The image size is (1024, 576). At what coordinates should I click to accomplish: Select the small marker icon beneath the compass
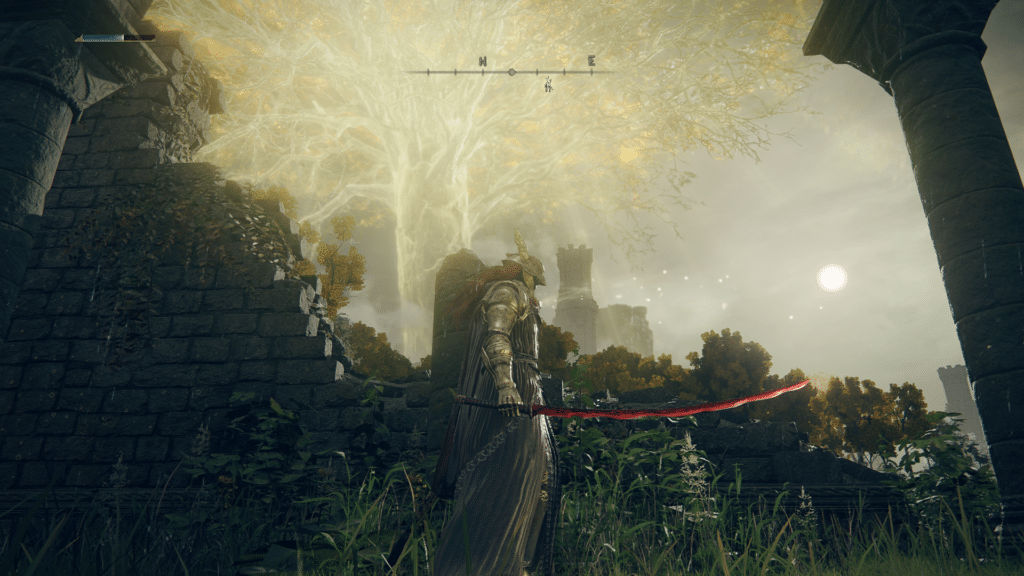(548, 85)
